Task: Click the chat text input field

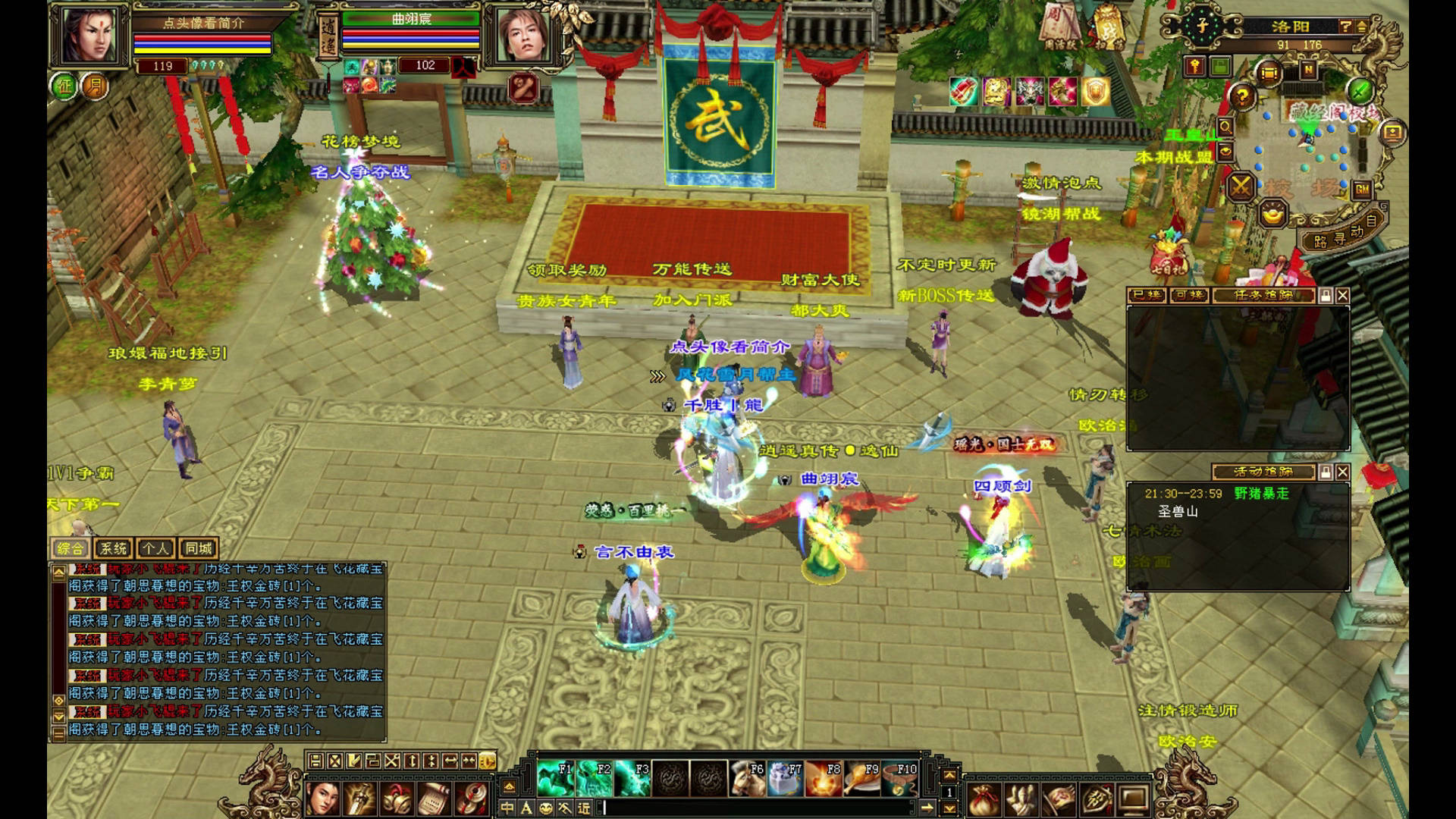Action: (x=758, y=808)
